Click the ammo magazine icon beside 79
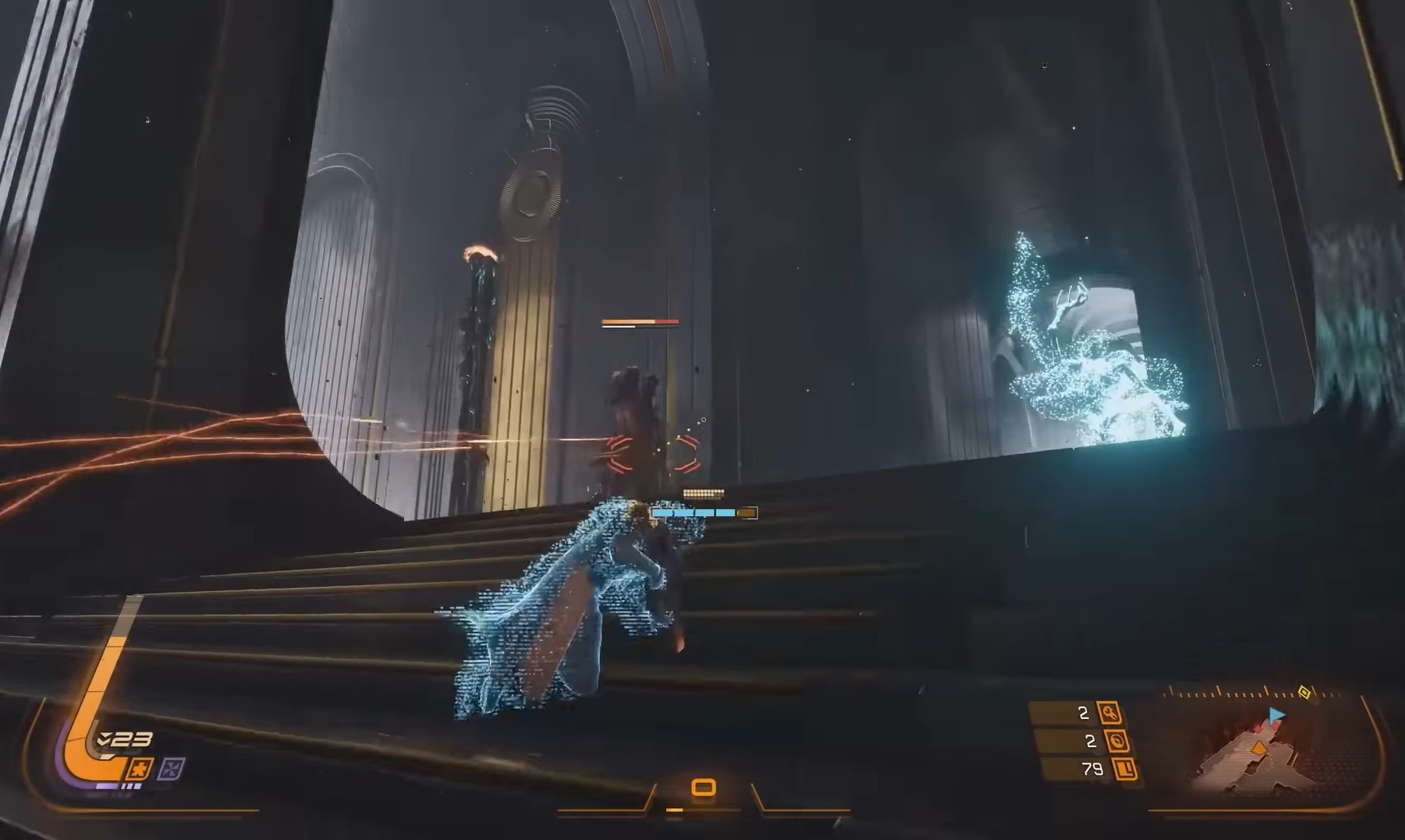The width and height of the screenshot is (1405, 840). click(1126, 770)
